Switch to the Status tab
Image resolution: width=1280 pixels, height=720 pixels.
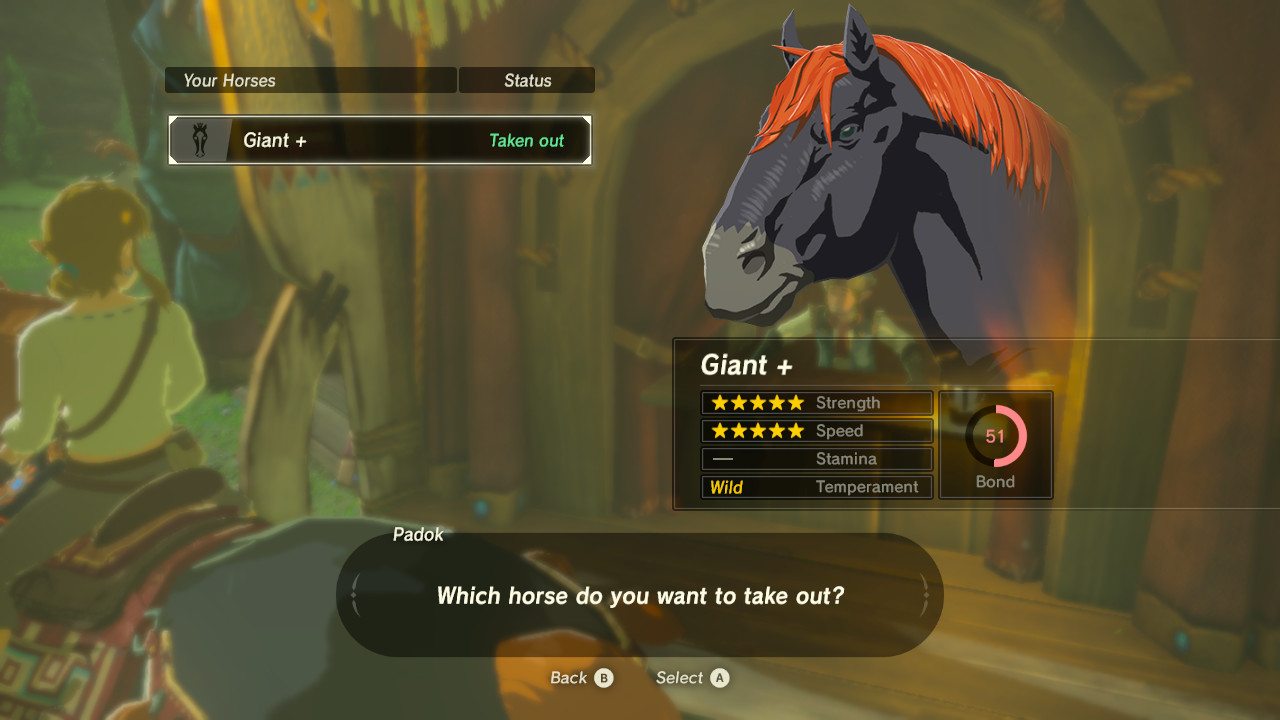[526, 80]
